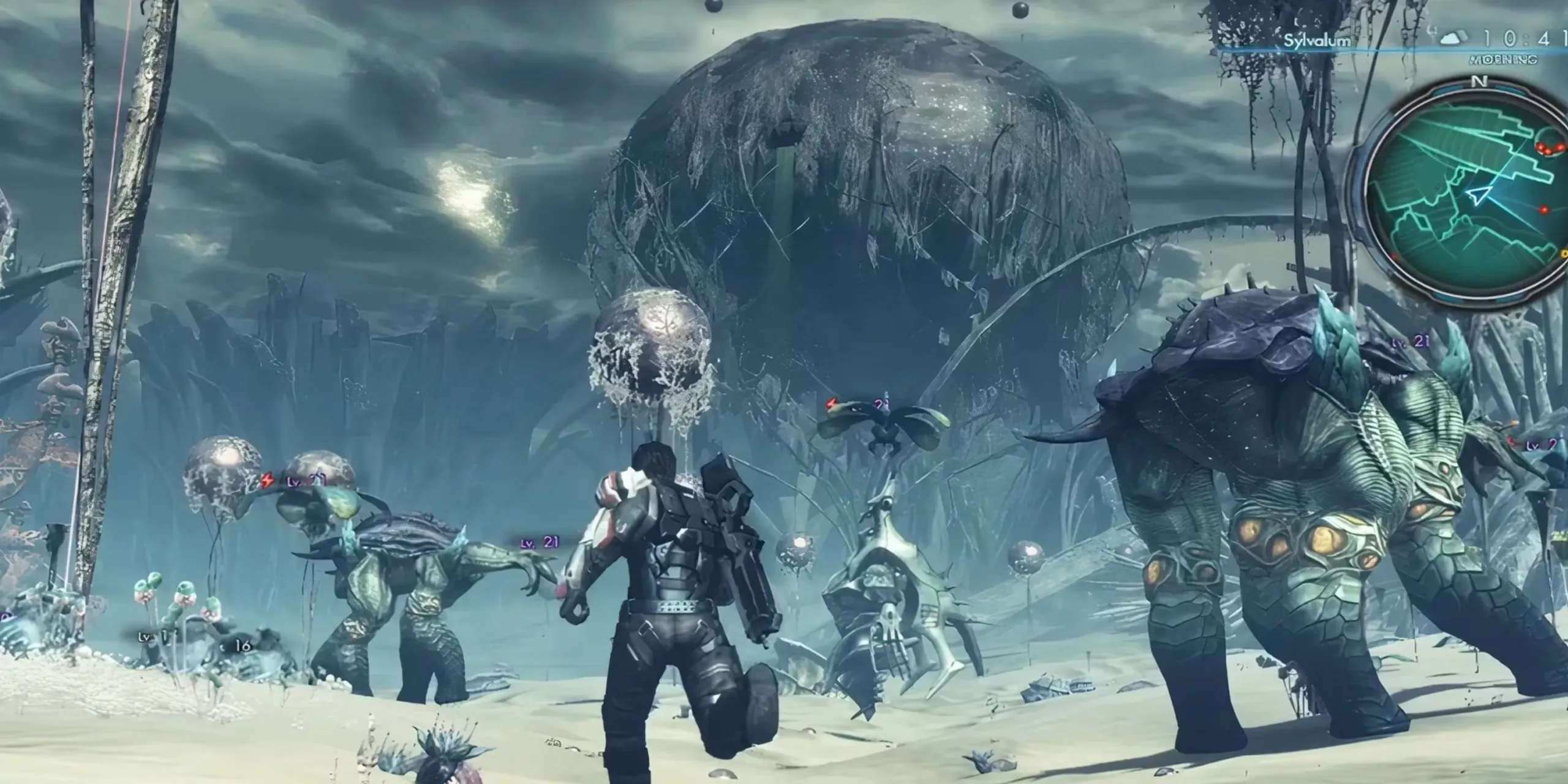This screenshot has height=784, width=1568.
Task: Click the north N marker on minimap
Action: tap(1475, 82)
